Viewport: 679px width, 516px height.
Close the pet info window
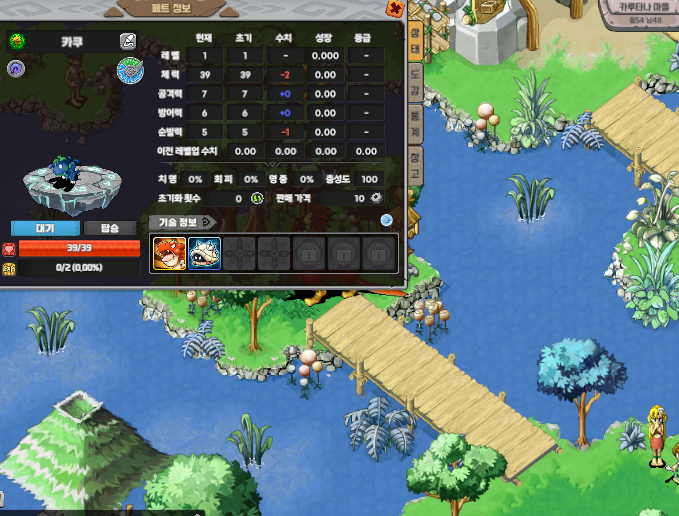pos(395,9)
